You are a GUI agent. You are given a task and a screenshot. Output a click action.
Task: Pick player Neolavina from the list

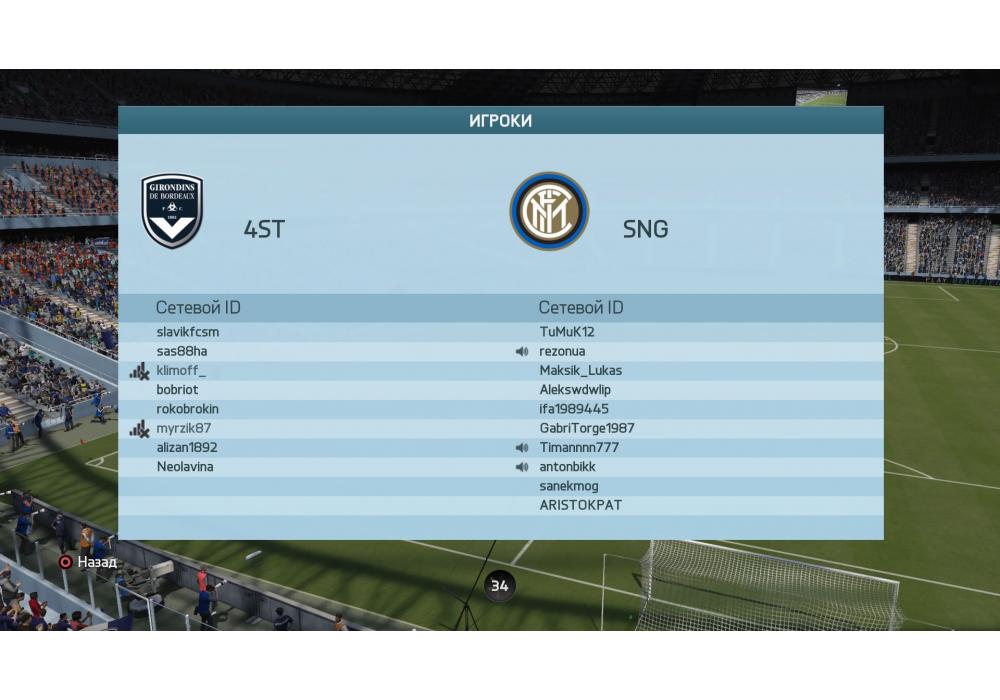(x=185, y=467)
